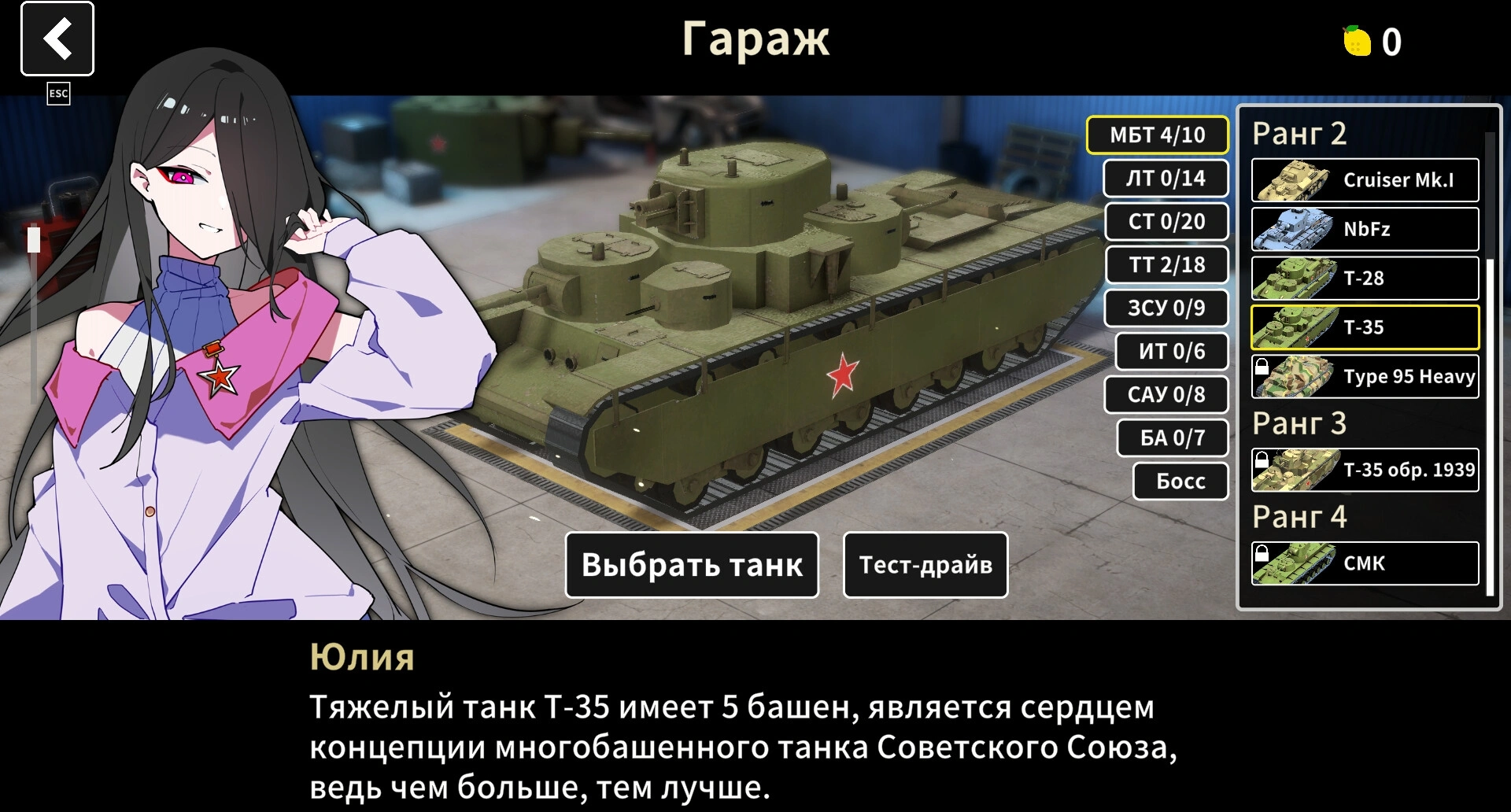
Task: Open the ЛТ 0/14 tank category
Action: [x=1166, y=179]
